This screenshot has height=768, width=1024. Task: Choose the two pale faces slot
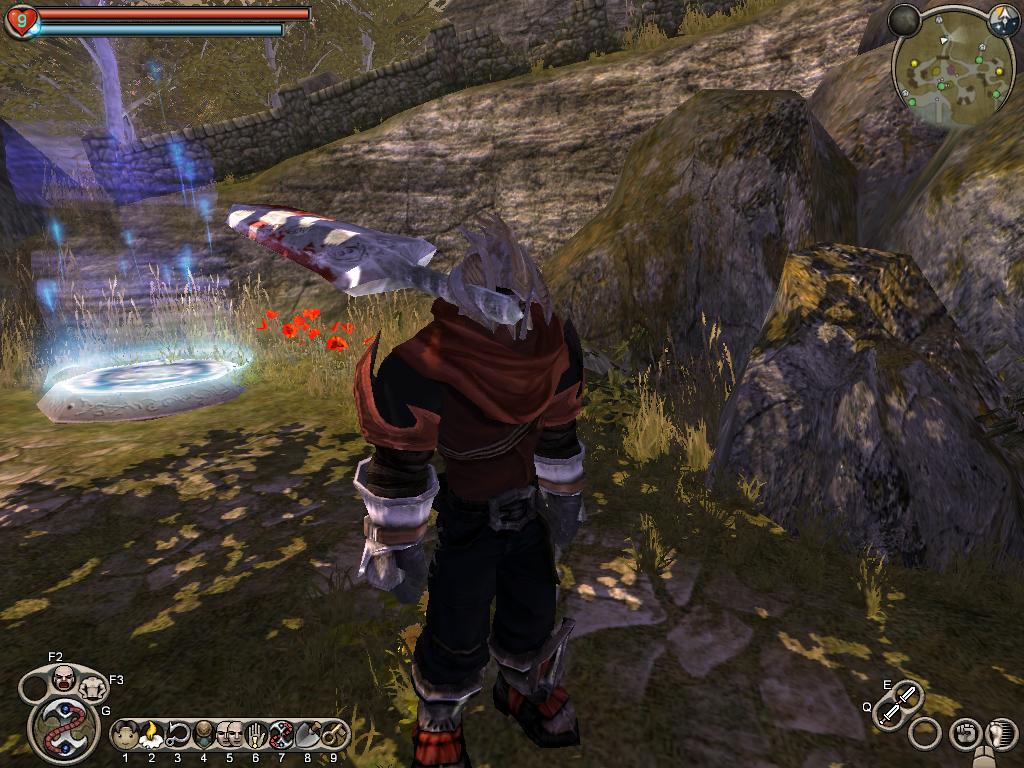click(x=229, y=736)
